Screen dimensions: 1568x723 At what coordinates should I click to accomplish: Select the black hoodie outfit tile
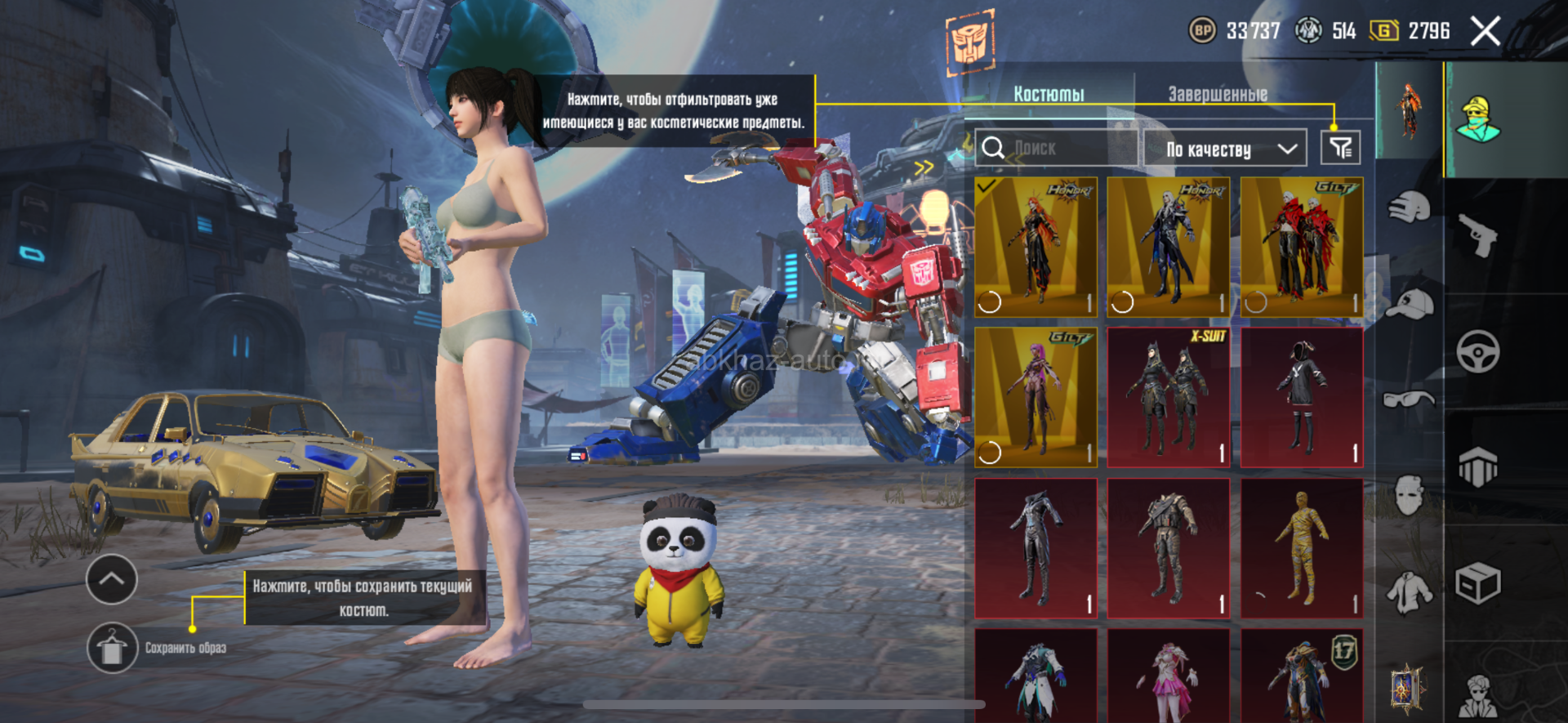(x=1302, y=397)
